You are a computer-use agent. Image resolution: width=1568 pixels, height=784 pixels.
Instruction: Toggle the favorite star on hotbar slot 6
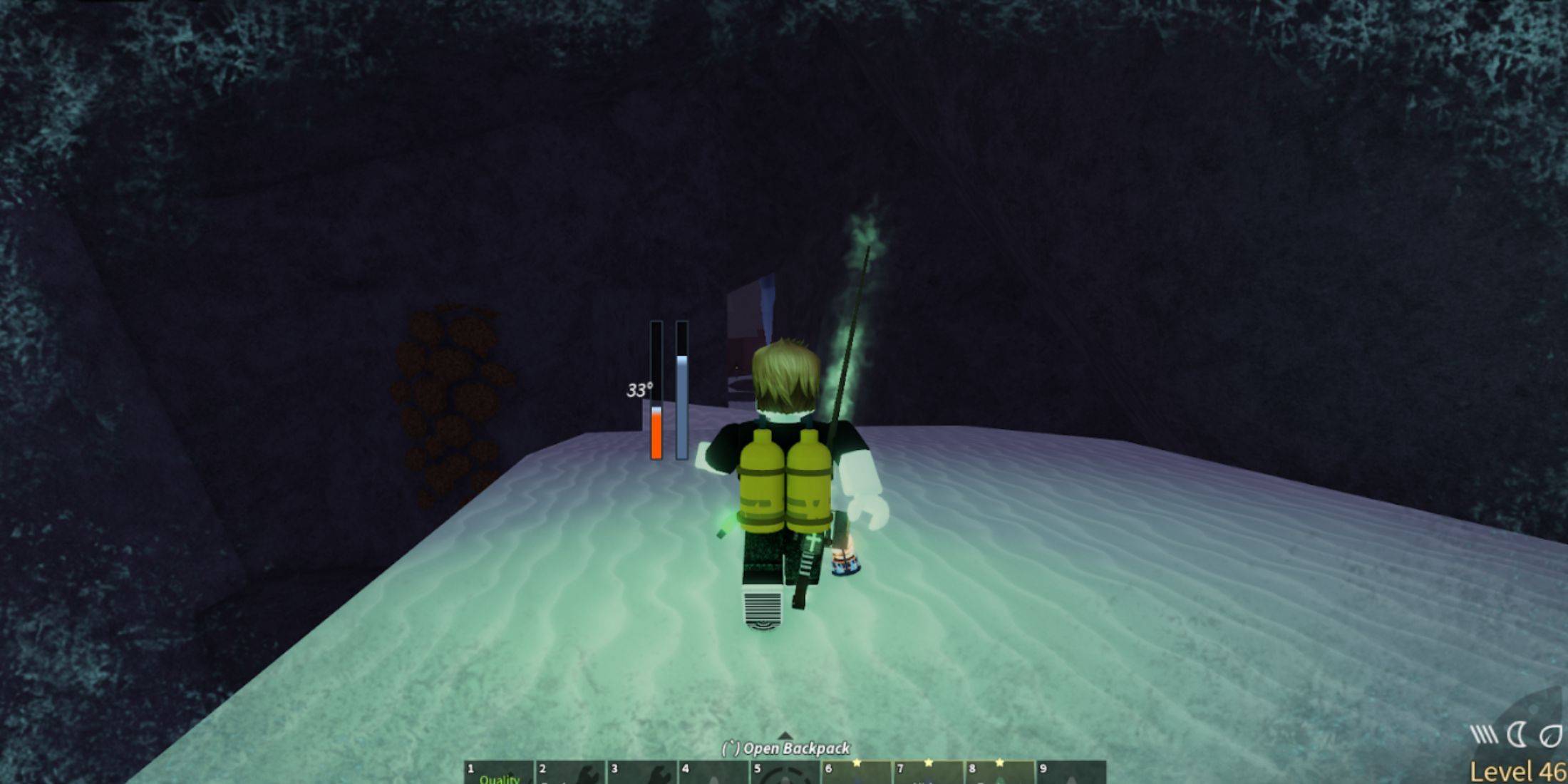pyautogui.click(x=857, y=762)
